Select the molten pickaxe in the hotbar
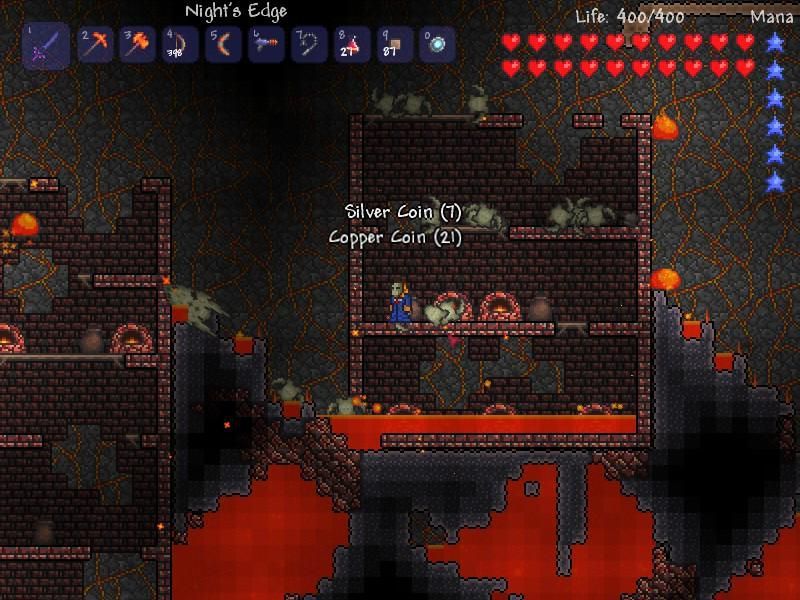This screenshot has width=800, height=600. (x=95, y=45)
